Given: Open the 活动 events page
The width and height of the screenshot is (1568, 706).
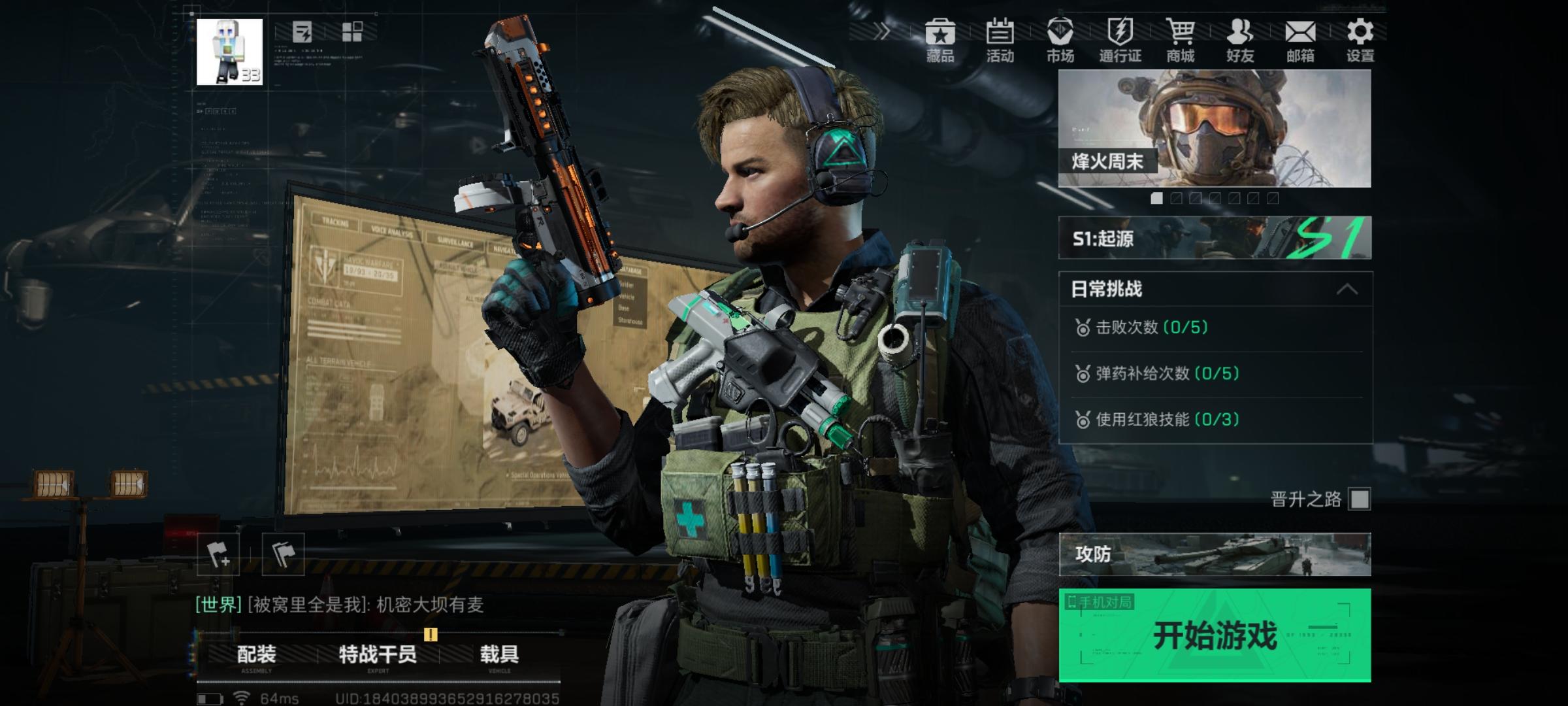Looking at the screenshot, I should (1000, 41).
